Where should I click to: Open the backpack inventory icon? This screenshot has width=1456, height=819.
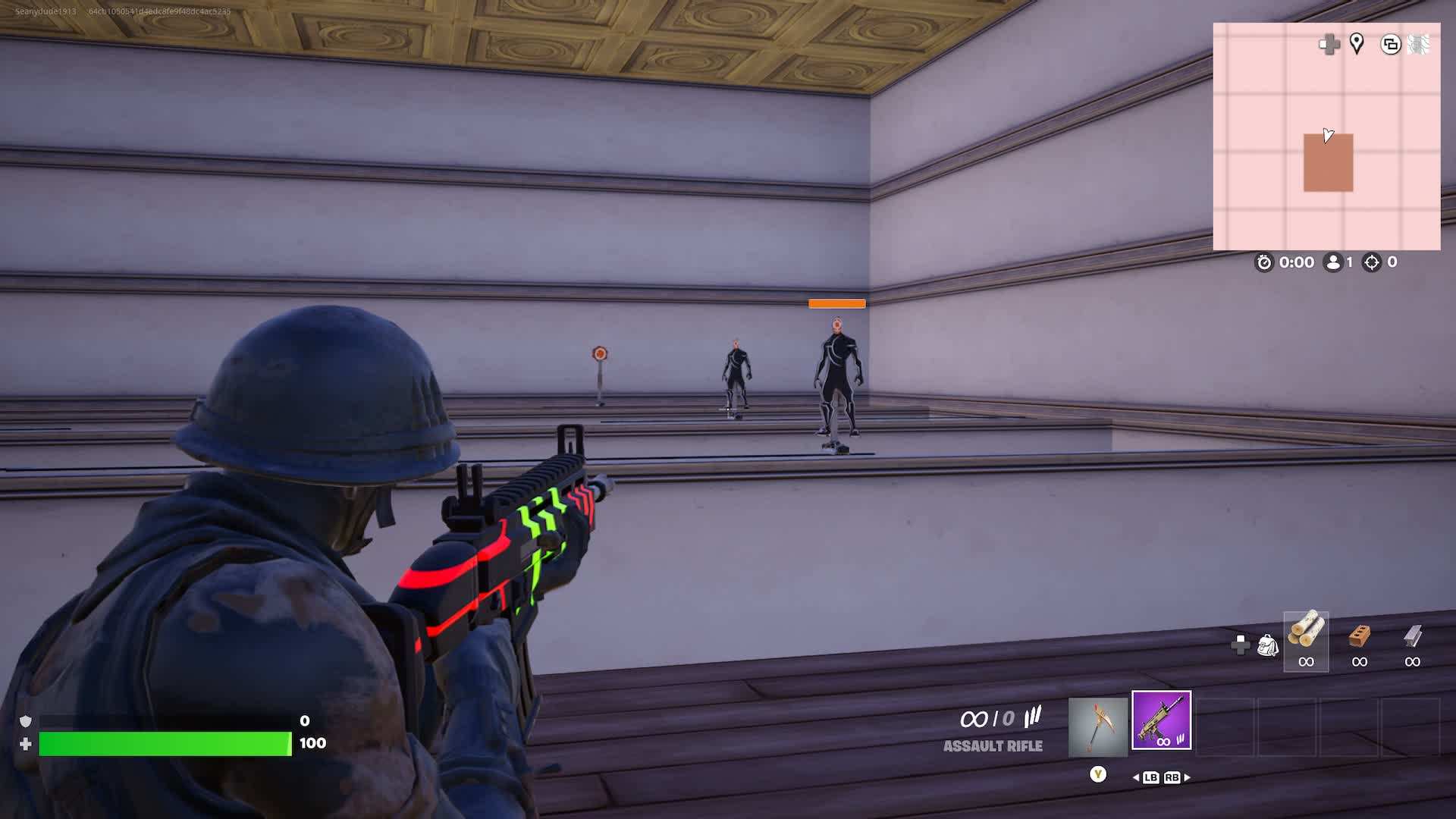coord(1268,645)
